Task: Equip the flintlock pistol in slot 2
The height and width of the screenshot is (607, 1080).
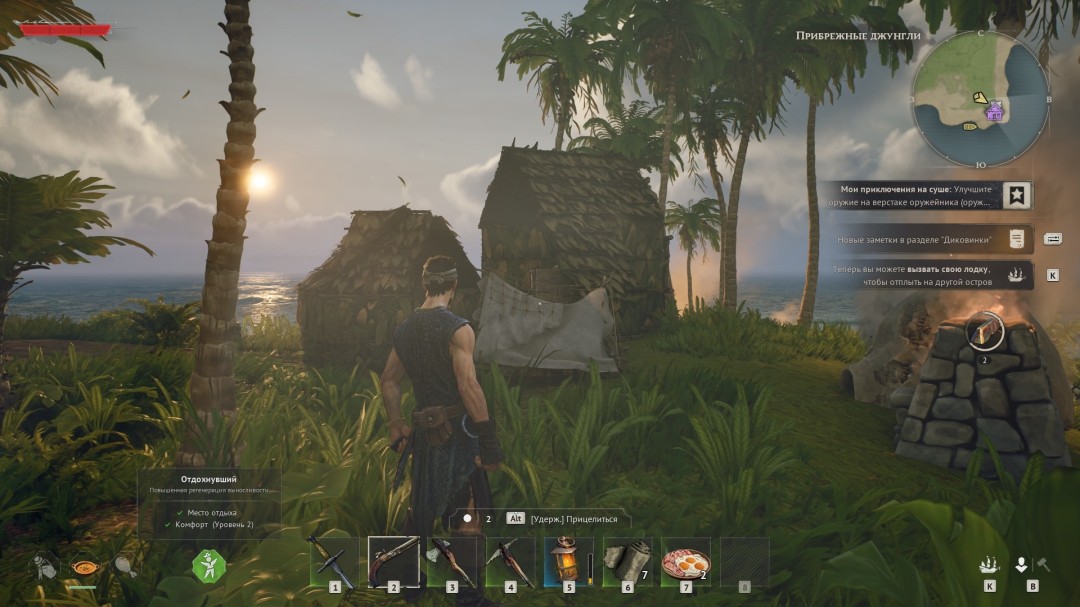Action: tap(393, 562)
